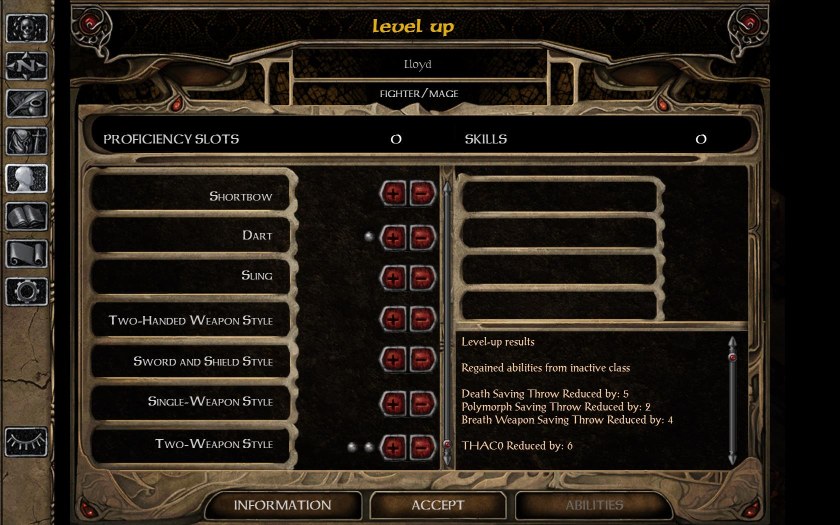
Task: Open the priest scroll icon
Action: (27, 254)
